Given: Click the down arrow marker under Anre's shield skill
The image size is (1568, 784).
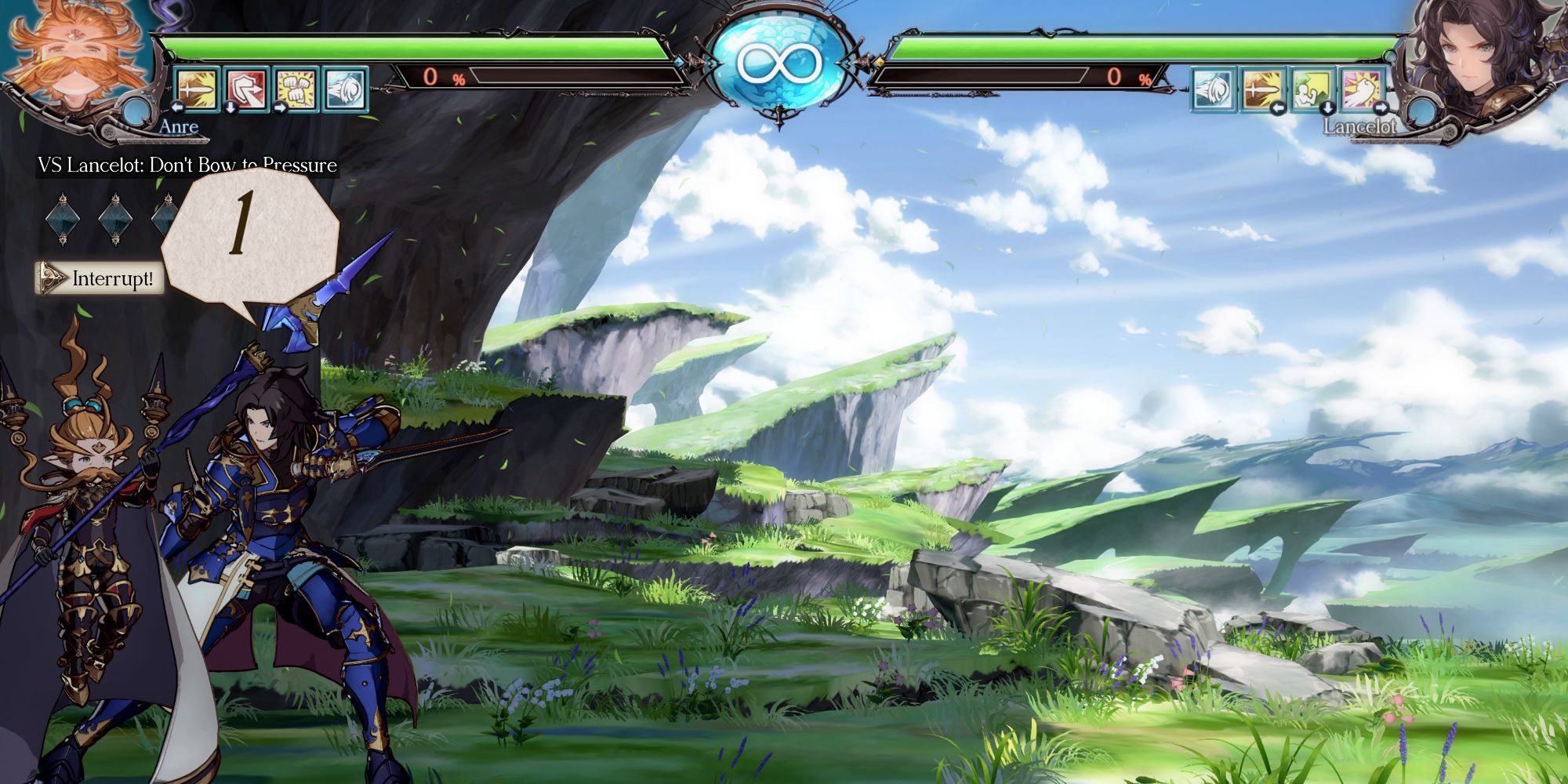Looking at the screenshot, I should (230, 109).
